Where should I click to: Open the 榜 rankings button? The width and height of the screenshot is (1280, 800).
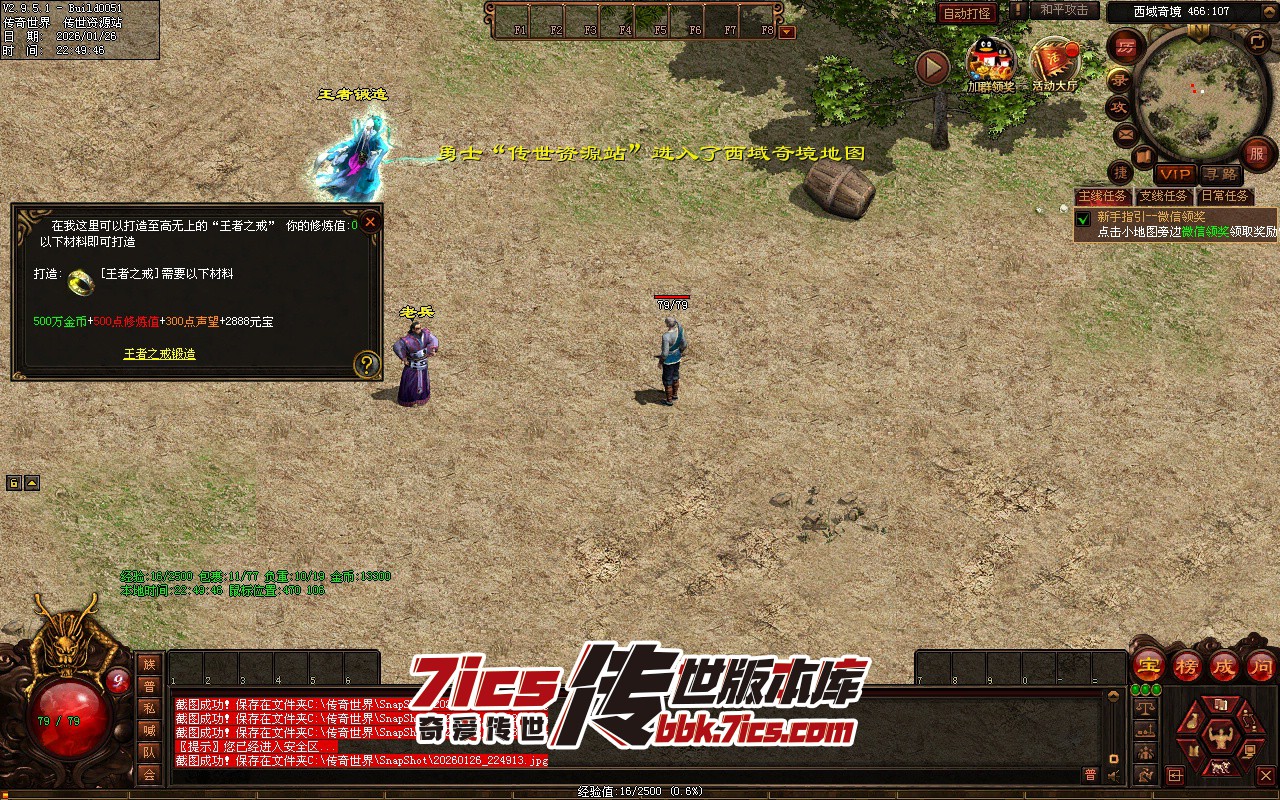click(1187, 665)
